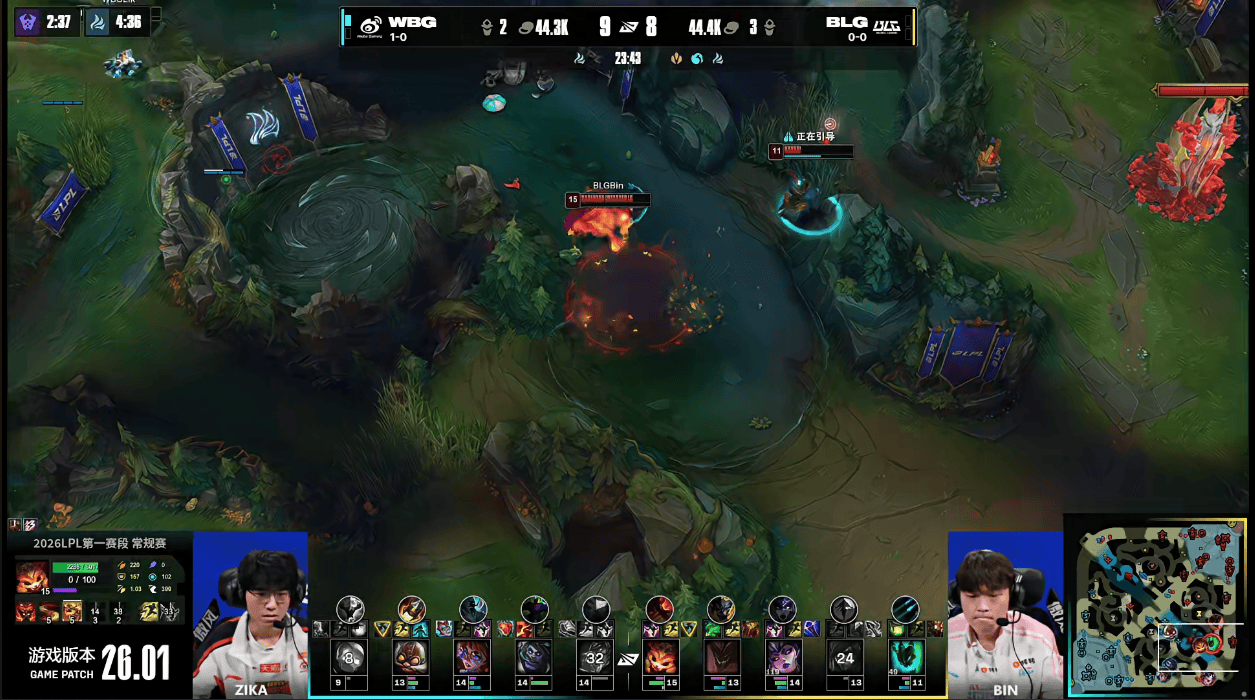Click the WBG team logo
Image resolution: width=1255 pixels, height=700 pixels.
pyautogui.click(x=370, y=27)
